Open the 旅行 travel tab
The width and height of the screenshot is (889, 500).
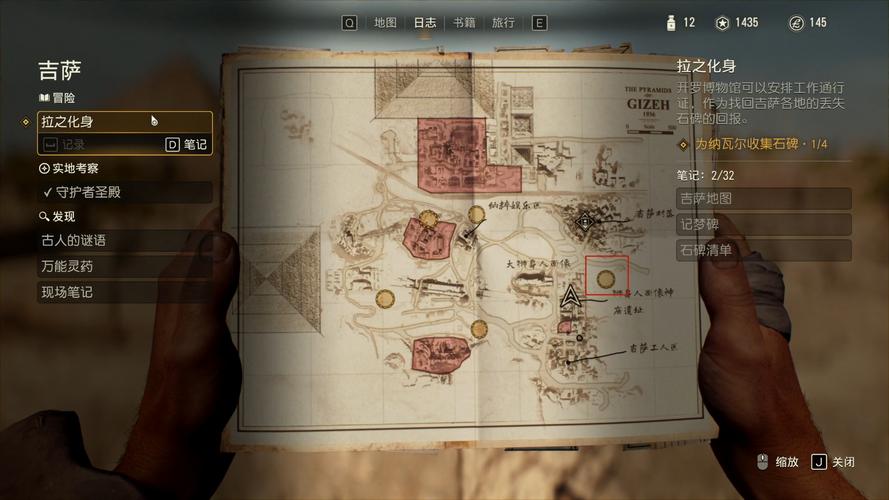coord(503,22)
